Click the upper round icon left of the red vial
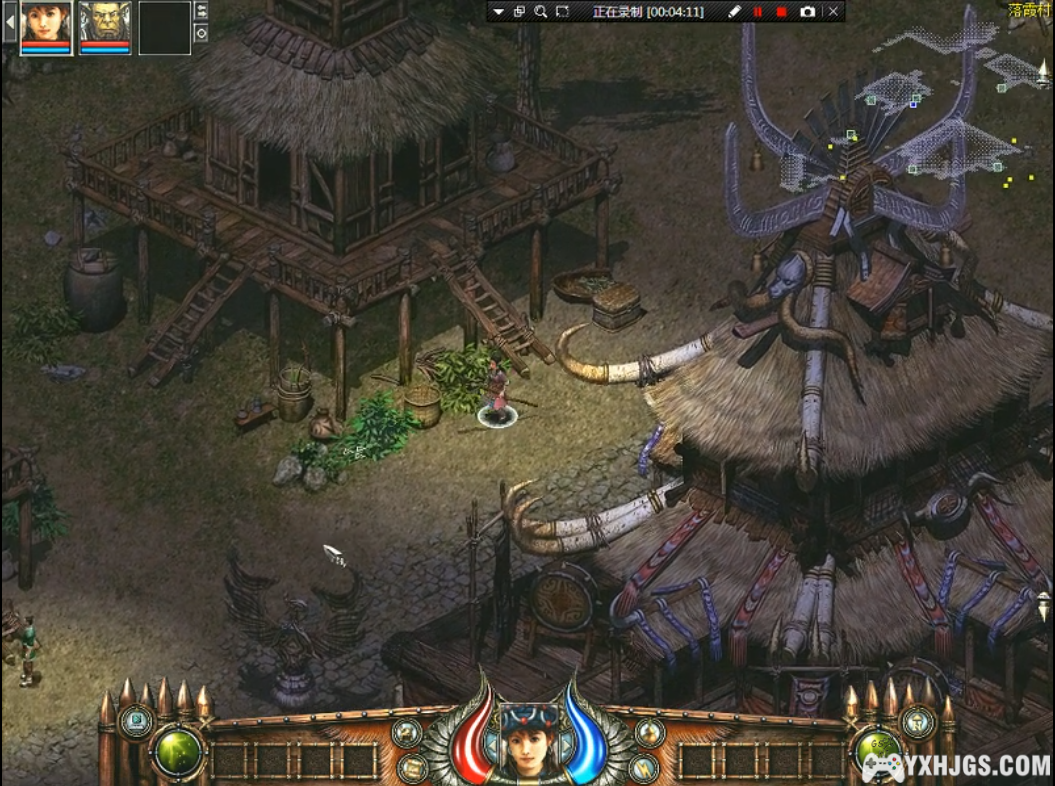The width and height of the screenshot is (1055, 786). click(x=406, y=733)
